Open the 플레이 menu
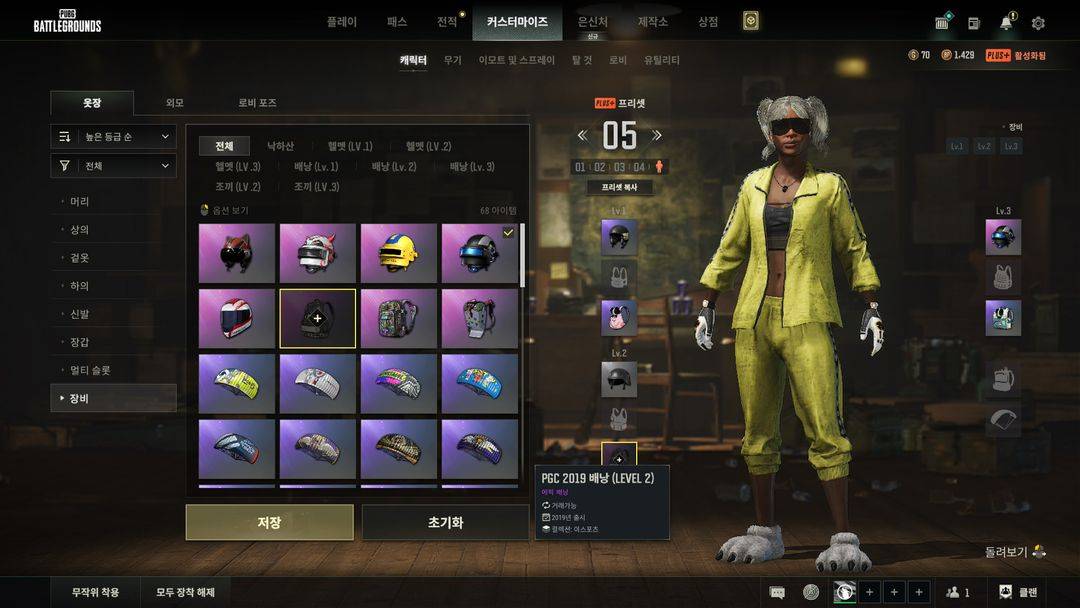 [x=341, y=22]
